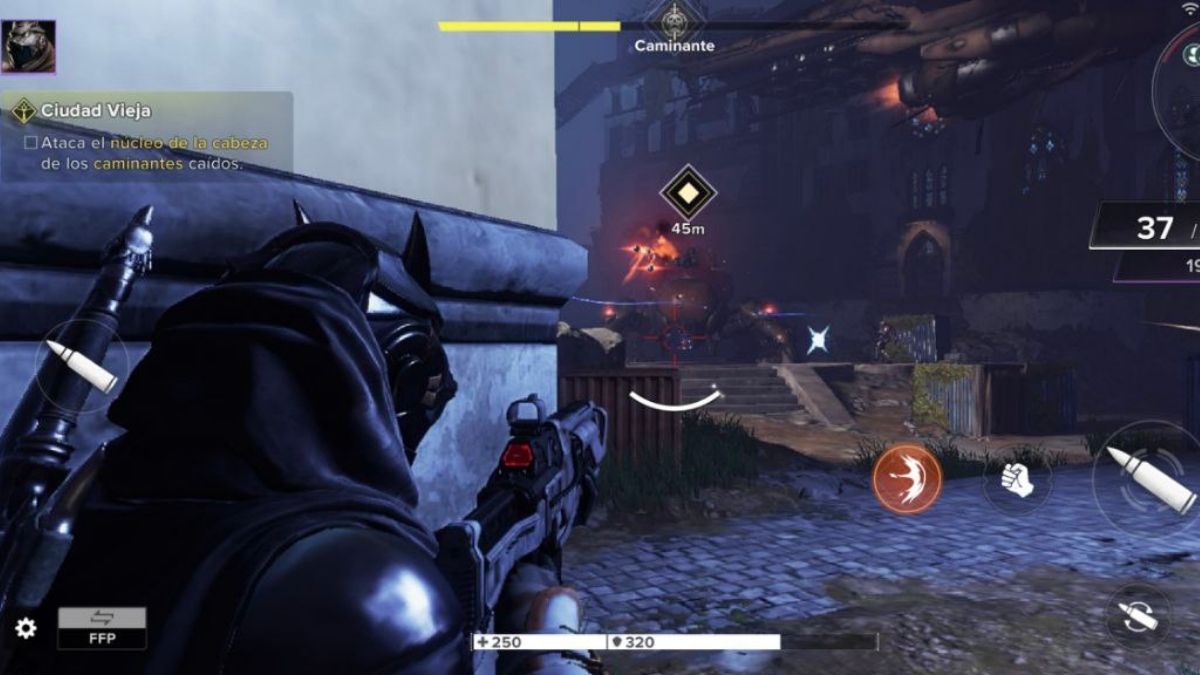Select the weapon ammo panel showing 37
The height and width of the screenshot is (675, 1200).
[x=1150, y=228]
